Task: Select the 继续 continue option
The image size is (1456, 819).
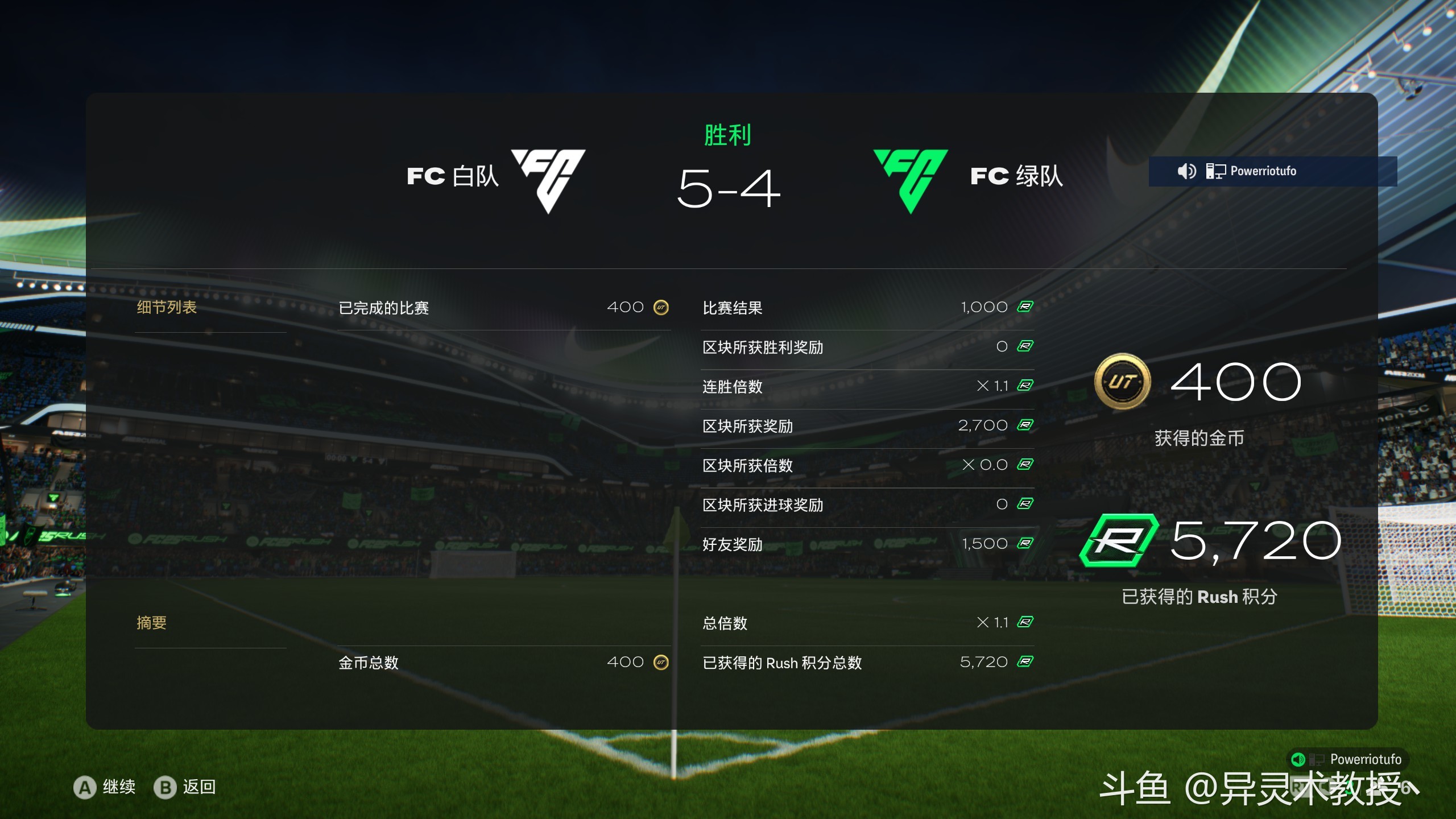Action: click(106, 788)
